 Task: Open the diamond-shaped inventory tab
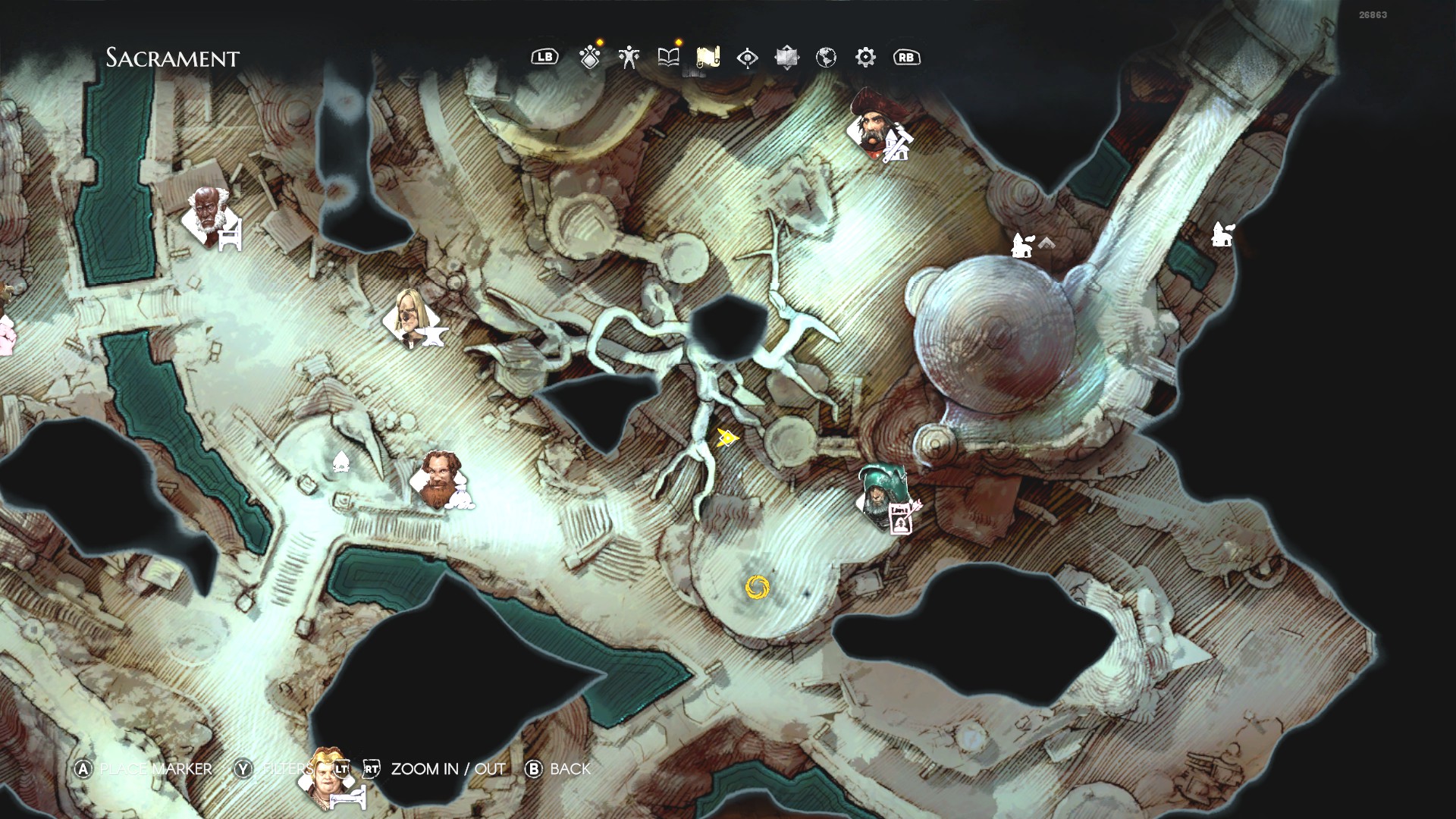point(590,58)
